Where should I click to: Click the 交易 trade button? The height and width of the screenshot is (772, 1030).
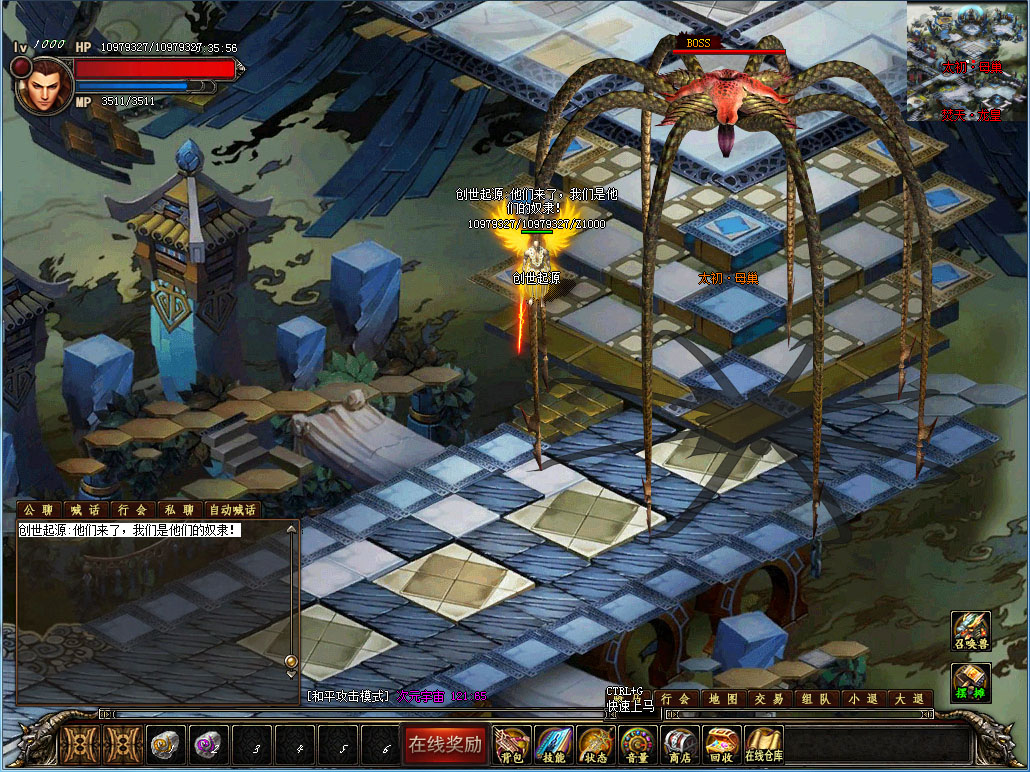click(x=769, y=699)
